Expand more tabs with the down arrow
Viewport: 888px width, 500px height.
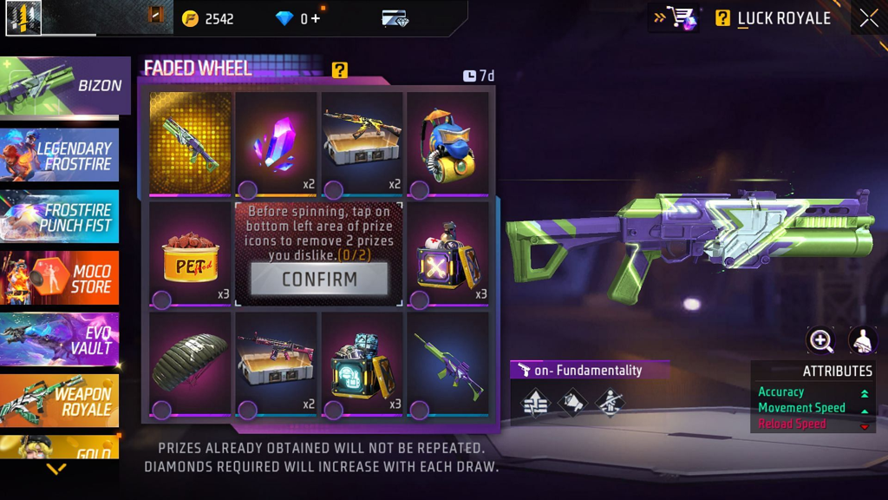click(x=57, y=469)
